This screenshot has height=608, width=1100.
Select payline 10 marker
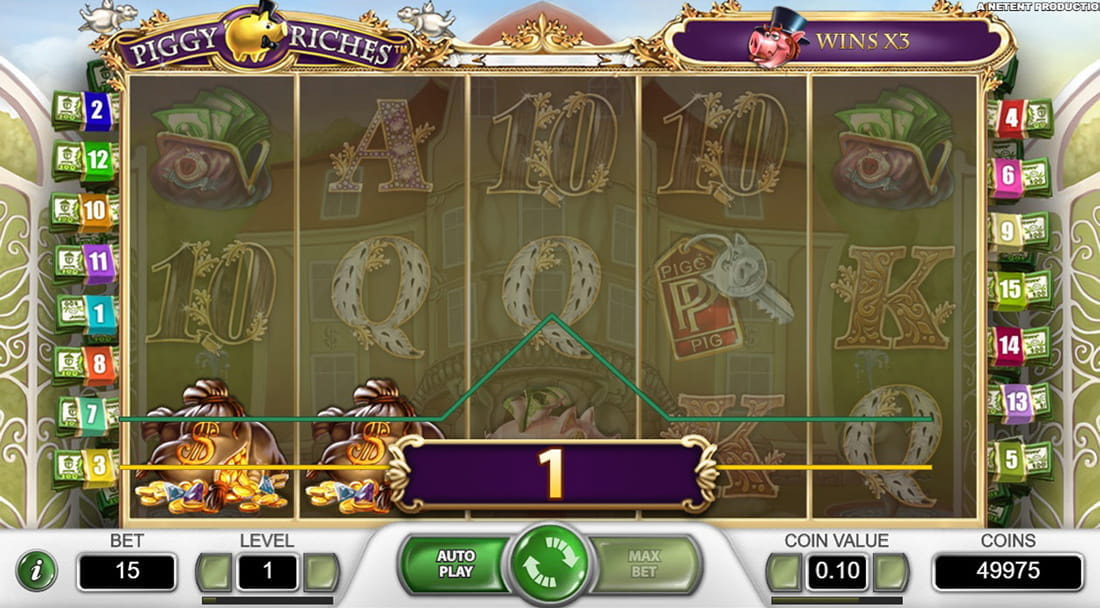point(95,211)
